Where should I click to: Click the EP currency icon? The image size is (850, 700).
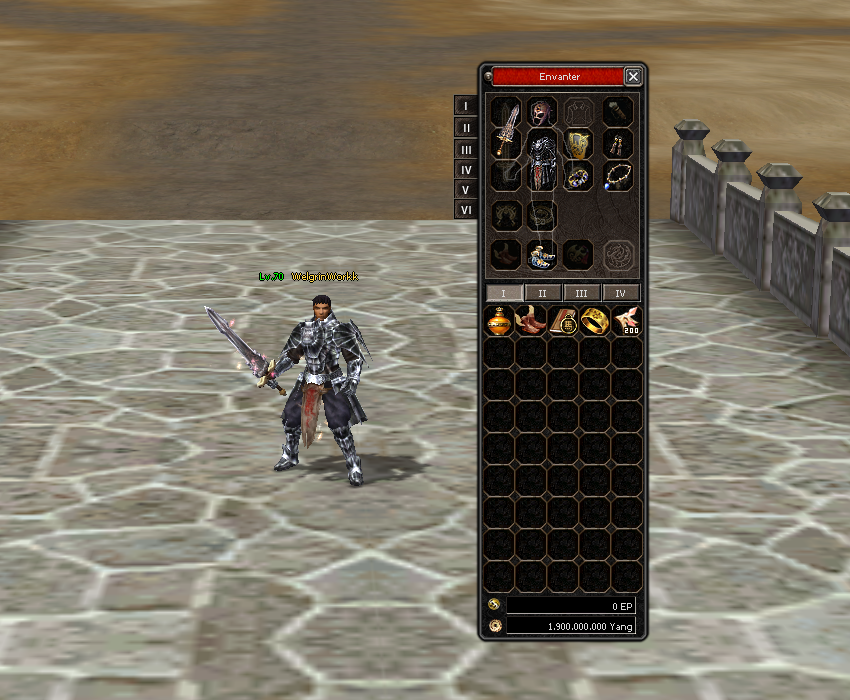pyautogui.click(x=494, y=605)
